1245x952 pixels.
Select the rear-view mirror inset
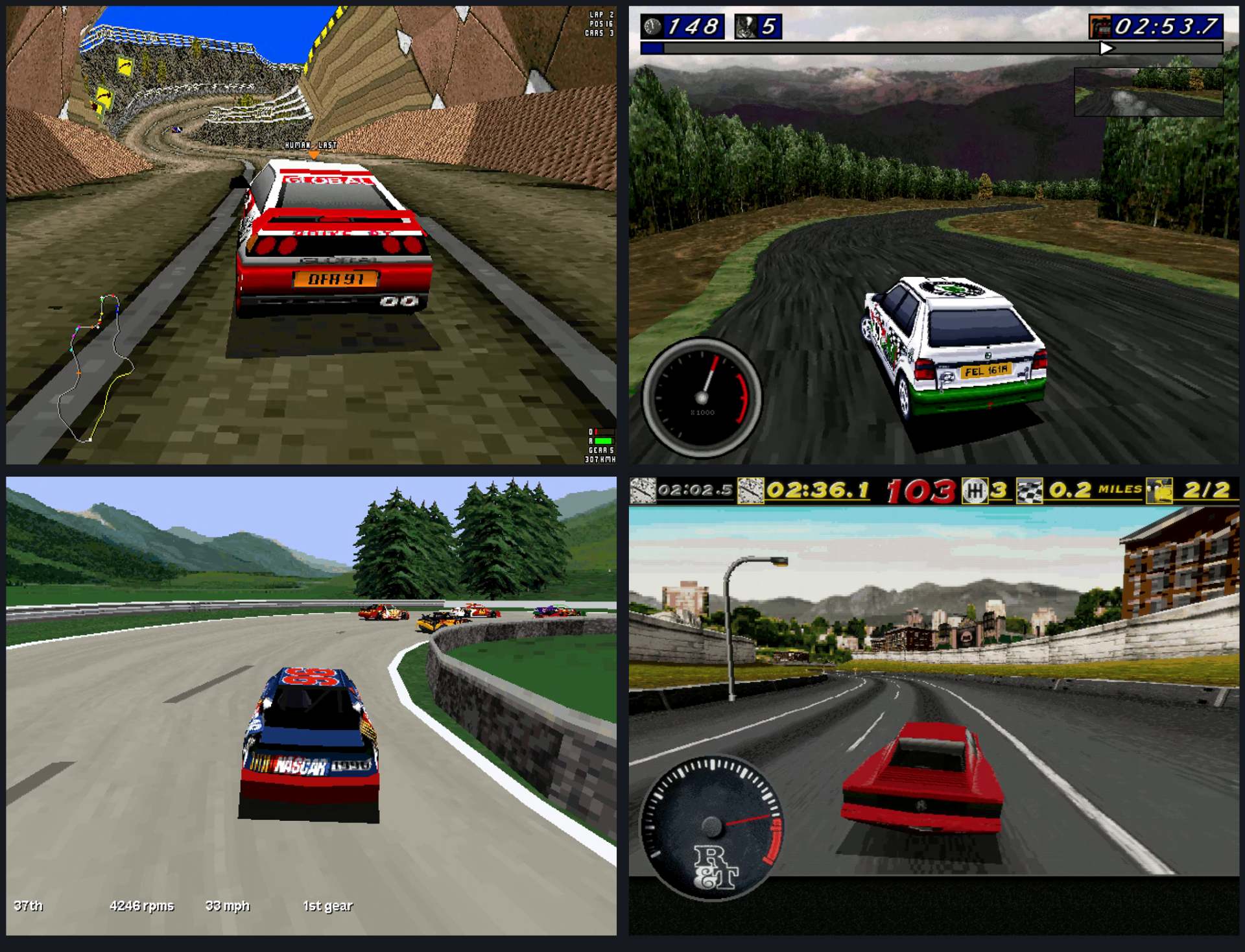[x=1148, y=91]
